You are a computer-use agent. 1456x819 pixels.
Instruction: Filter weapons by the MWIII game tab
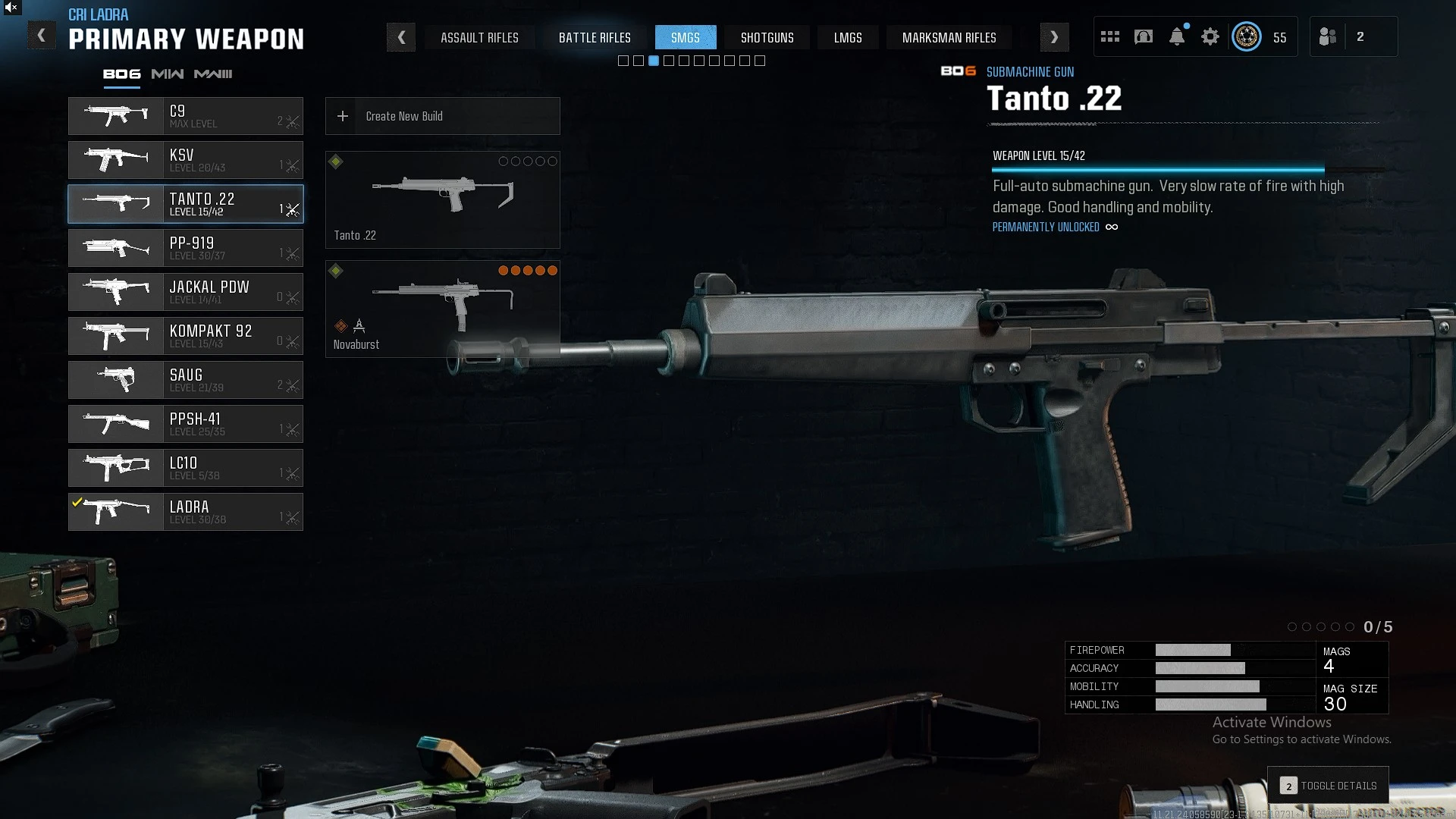tap(213, 74)
